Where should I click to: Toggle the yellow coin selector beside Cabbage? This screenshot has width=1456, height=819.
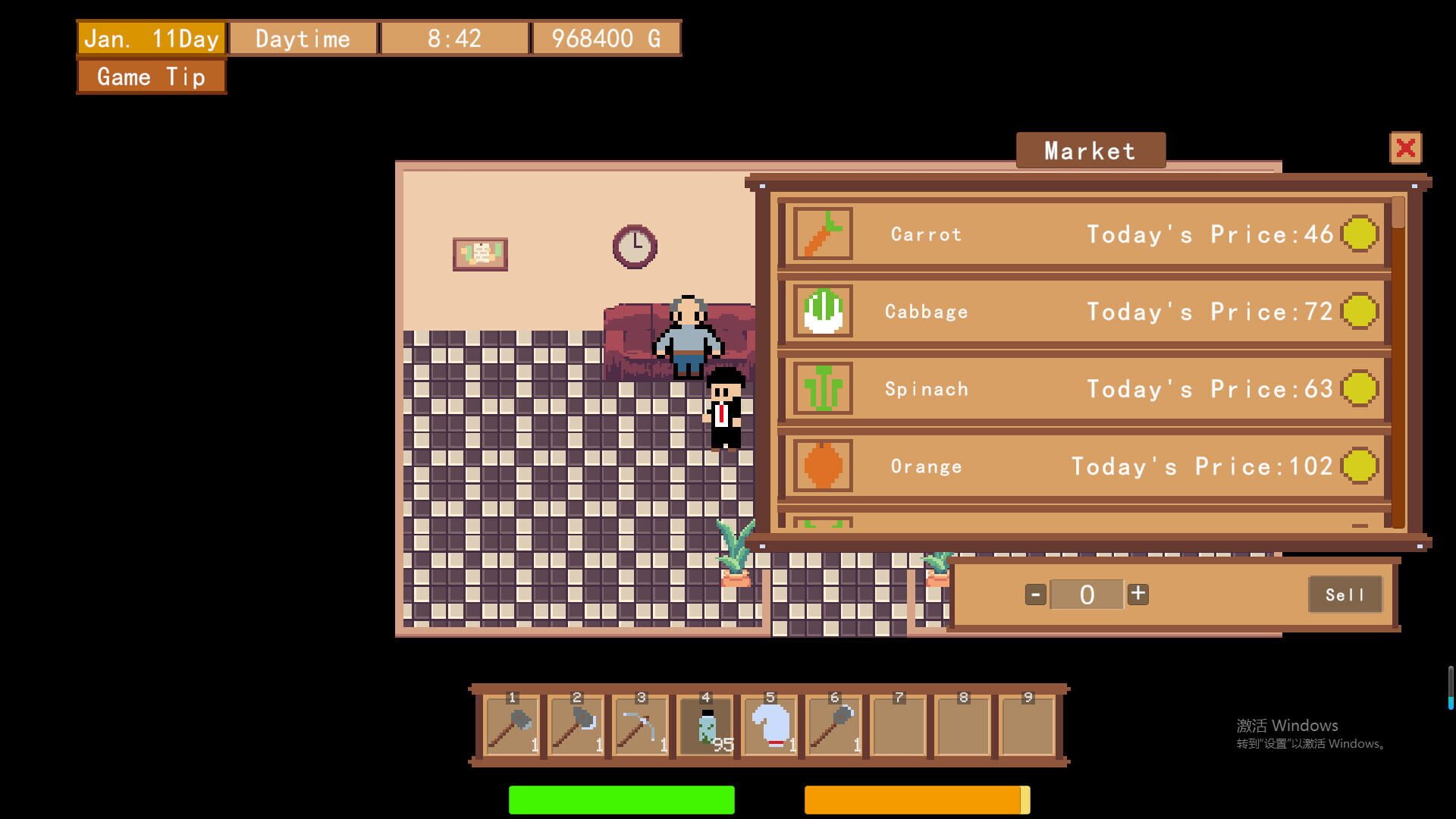(1360, 312)
